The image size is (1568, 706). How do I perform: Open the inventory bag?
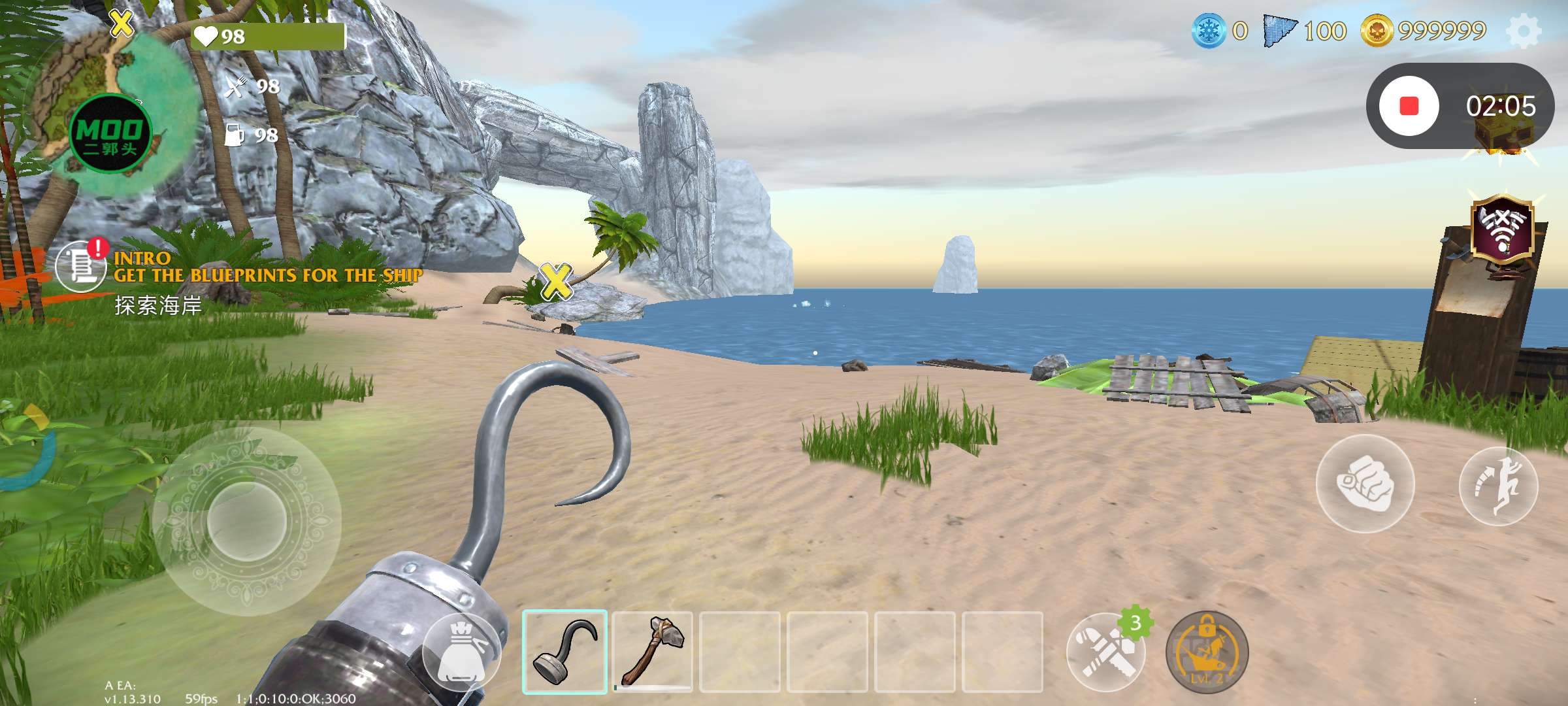[x=461, y=654]
